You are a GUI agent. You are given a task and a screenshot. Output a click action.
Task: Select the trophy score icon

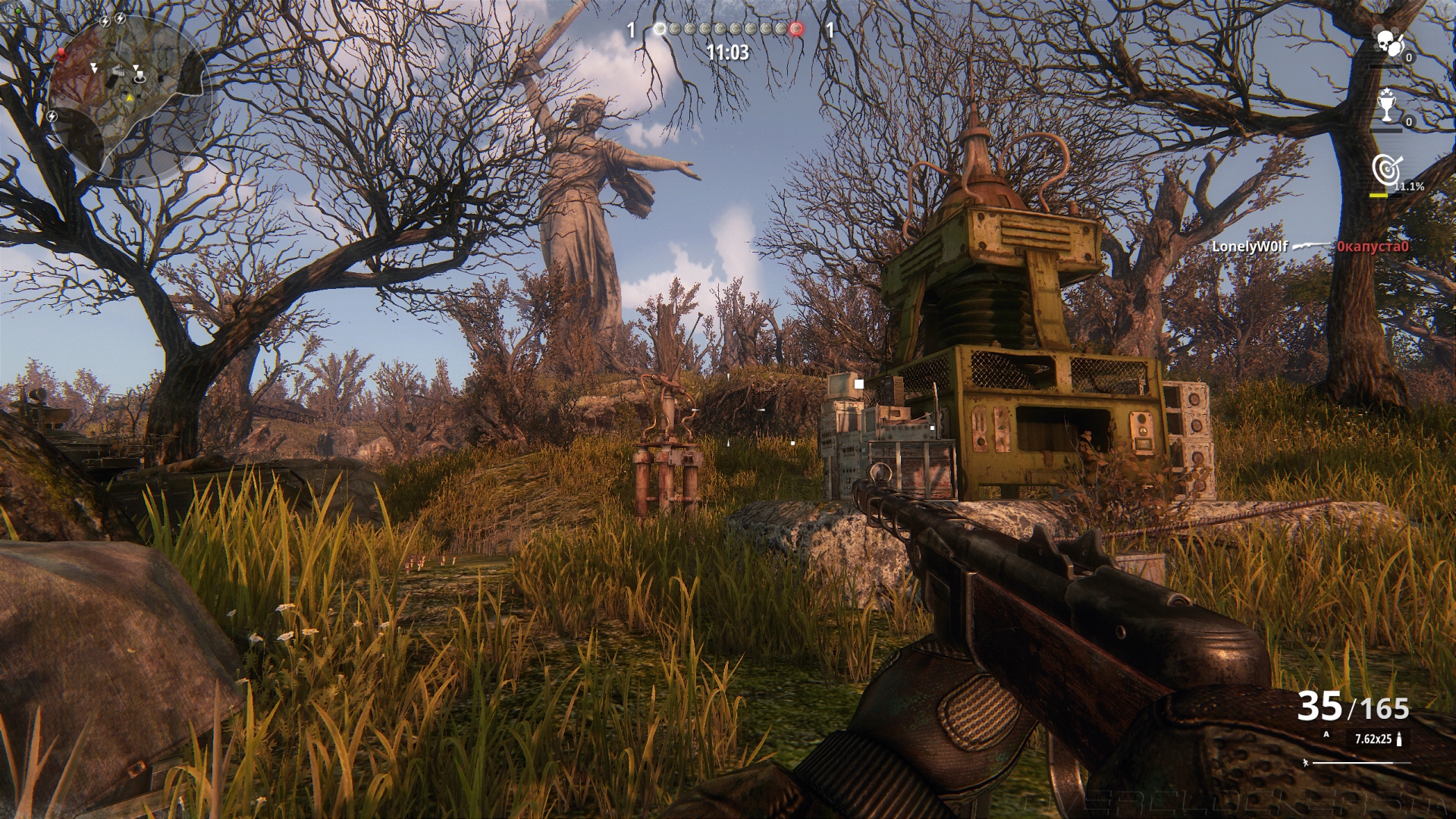click(x=1387, y=105)
